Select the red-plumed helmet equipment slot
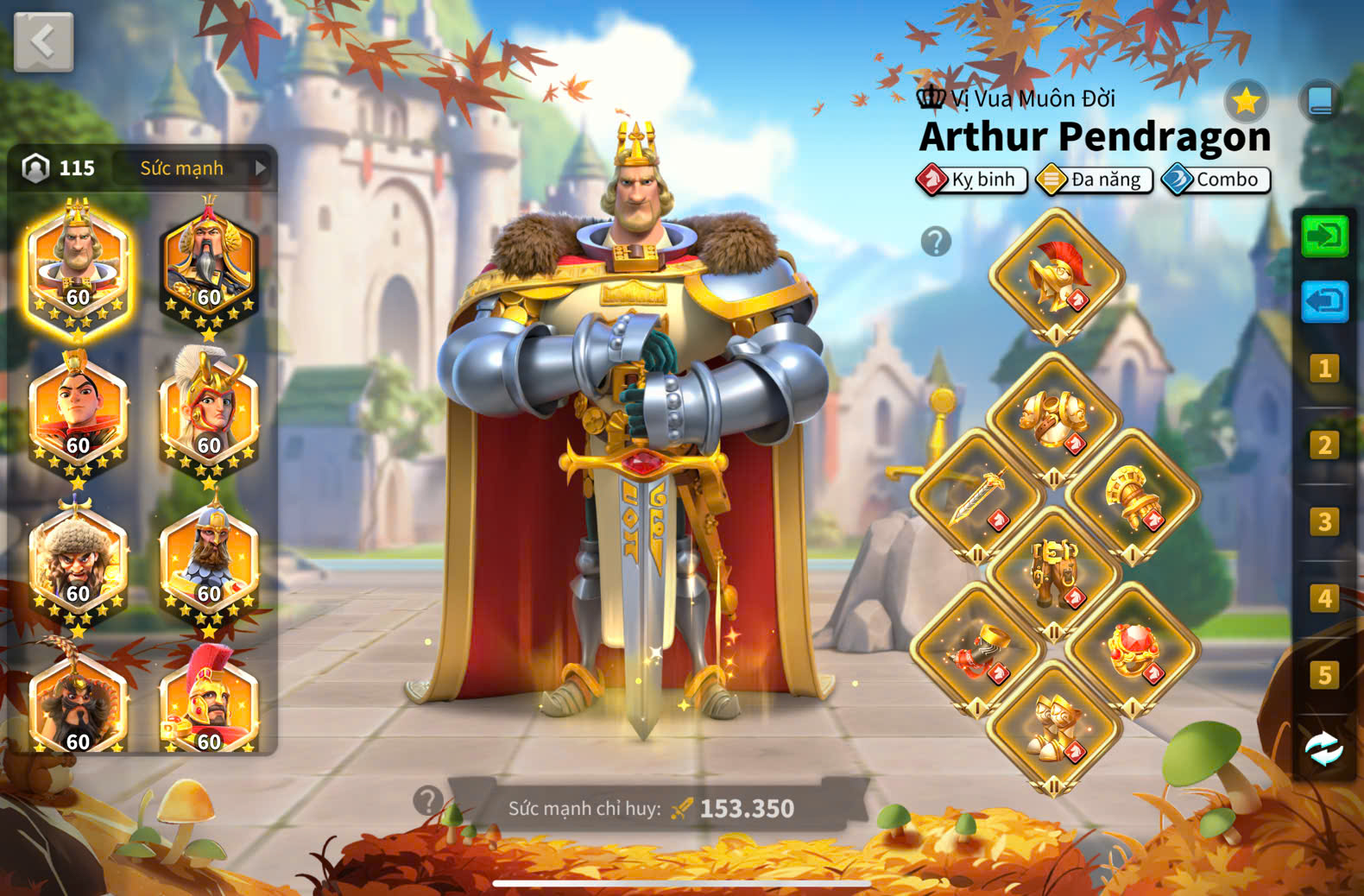This screenshot has width=1364, height=896. (x=1056, y=276)
